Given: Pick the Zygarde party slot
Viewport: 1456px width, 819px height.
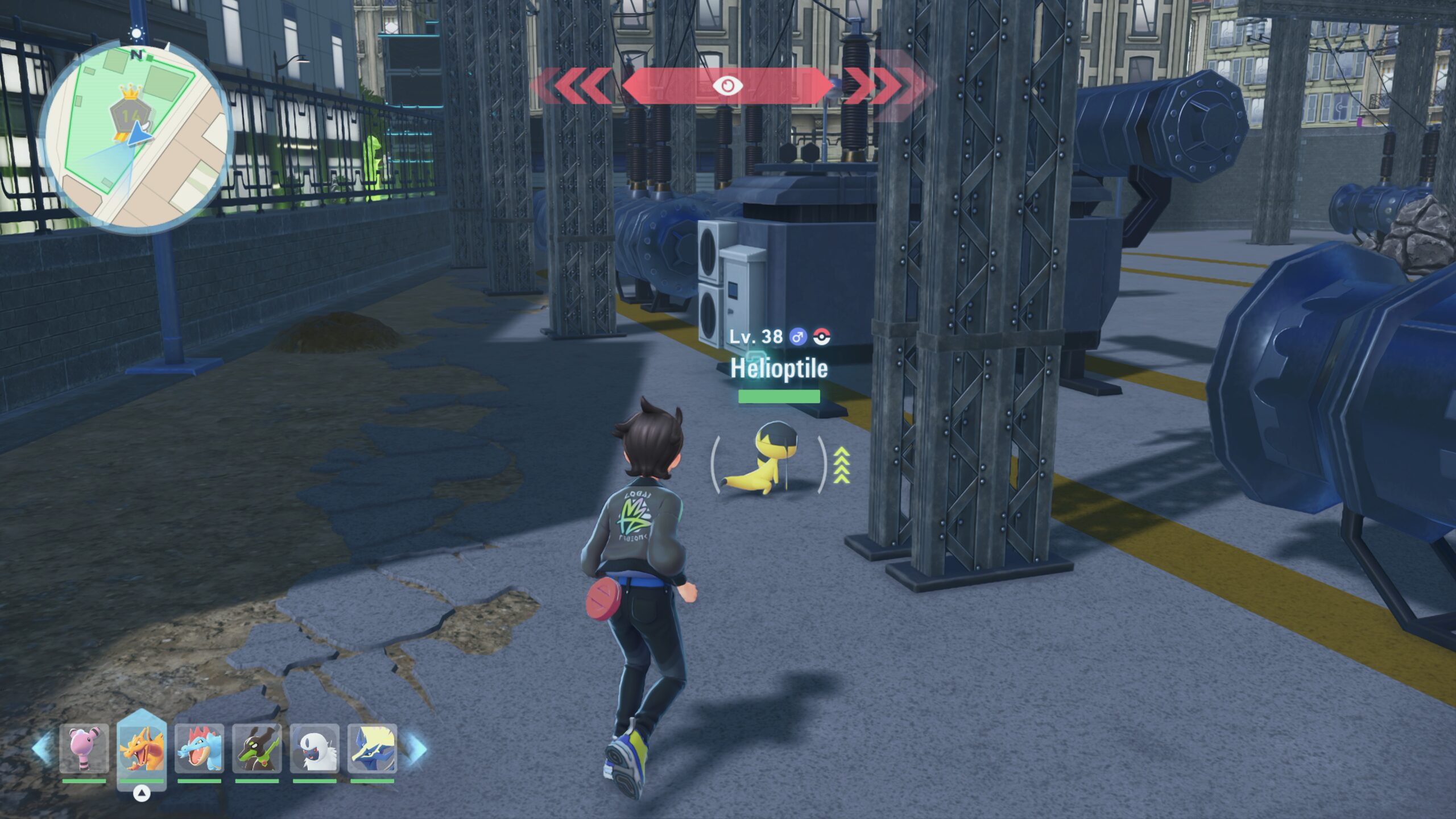Looking at the screenshot, I should pos(257,748).
